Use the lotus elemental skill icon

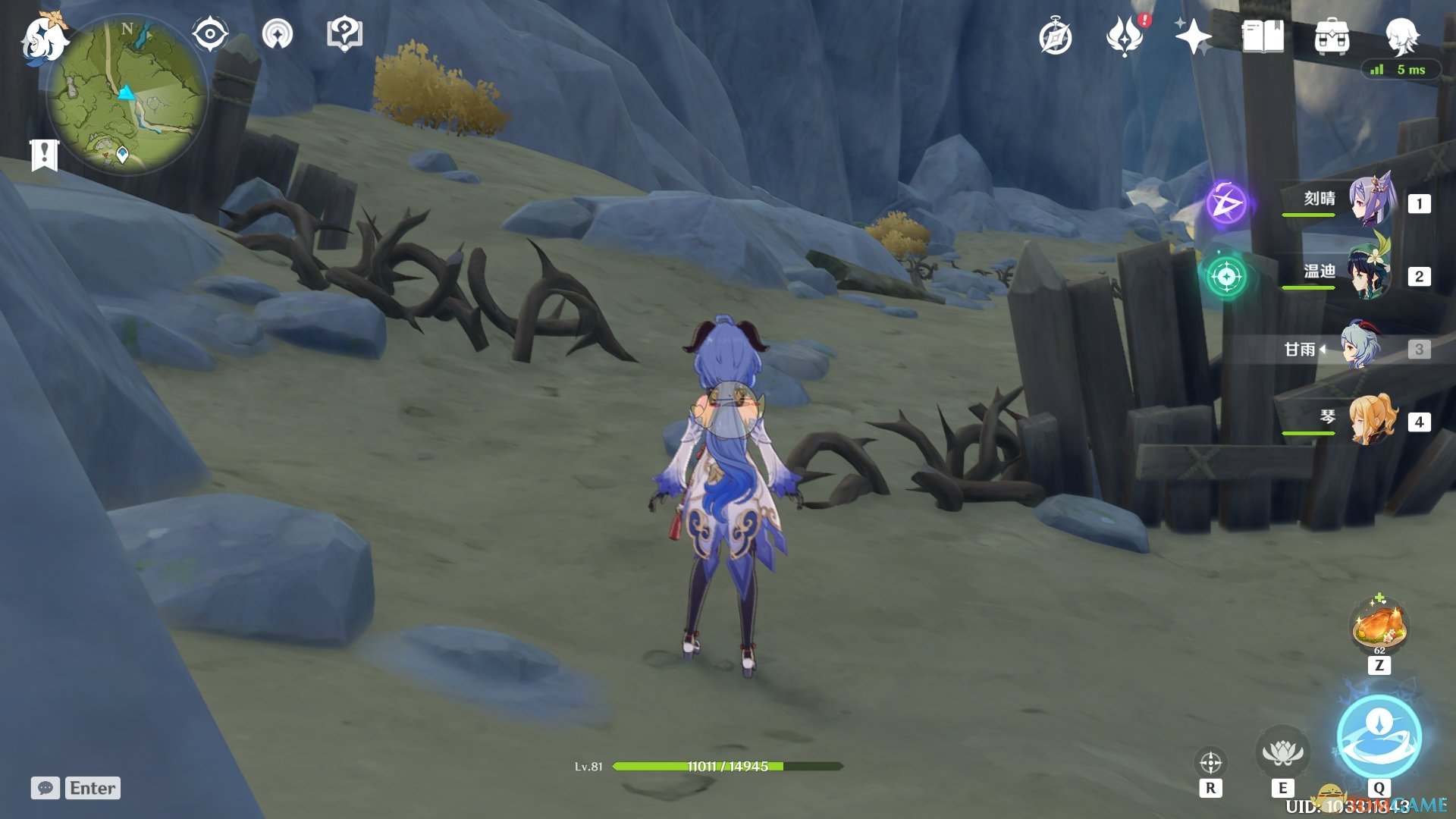(1282, 752)
